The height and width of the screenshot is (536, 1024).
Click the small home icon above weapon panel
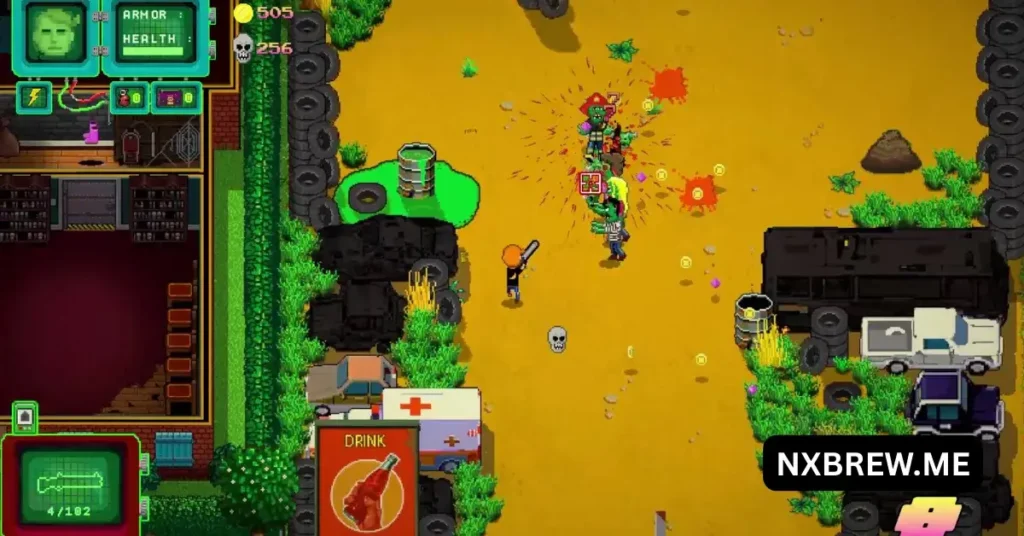pos(24,416)
